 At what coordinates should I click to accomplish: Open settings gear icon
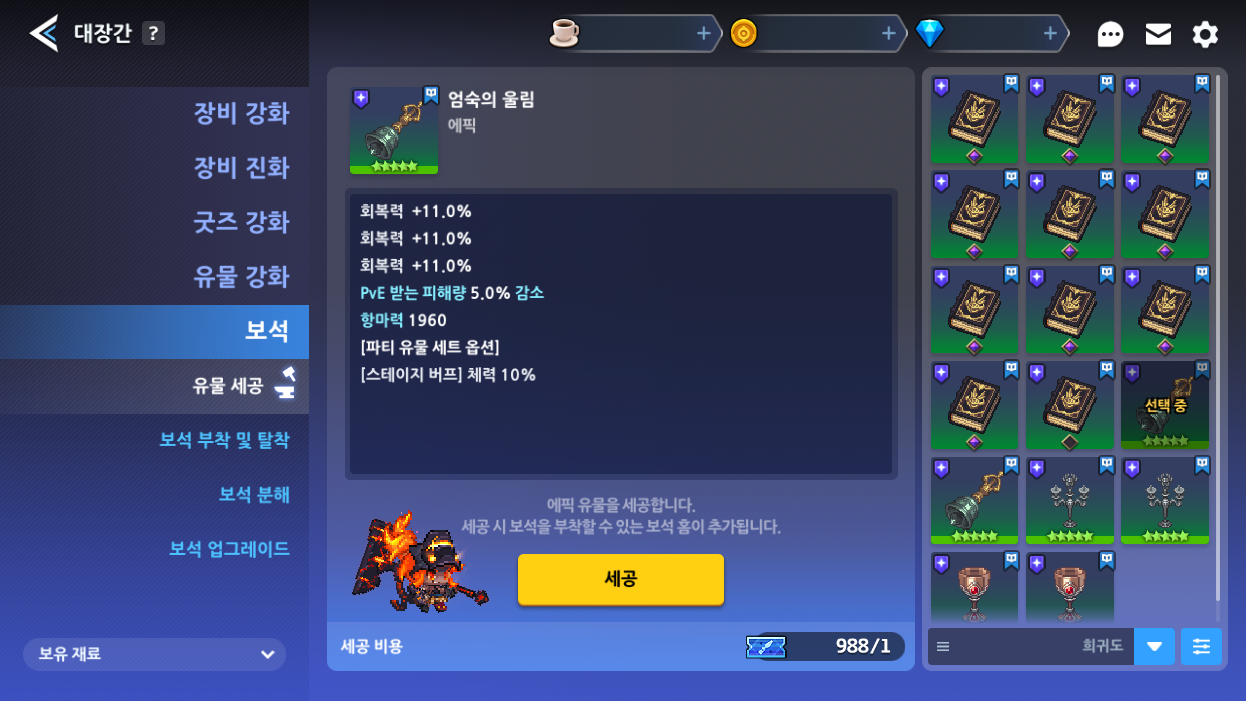[1205, 35]
